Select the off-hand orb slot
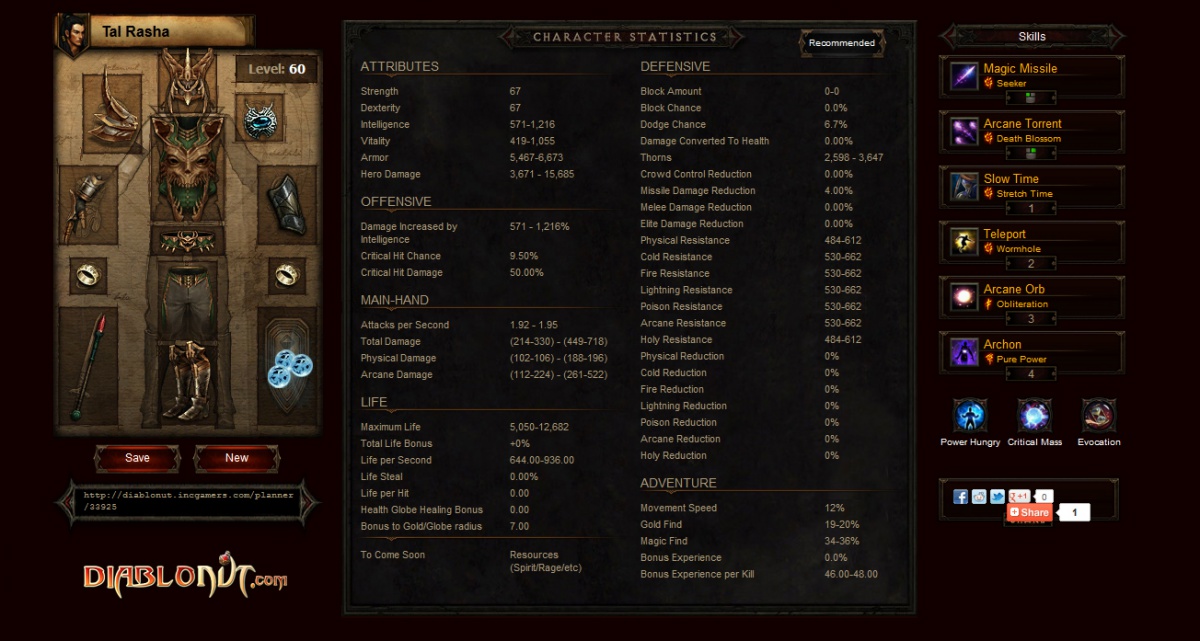 [x=289, y=367]
